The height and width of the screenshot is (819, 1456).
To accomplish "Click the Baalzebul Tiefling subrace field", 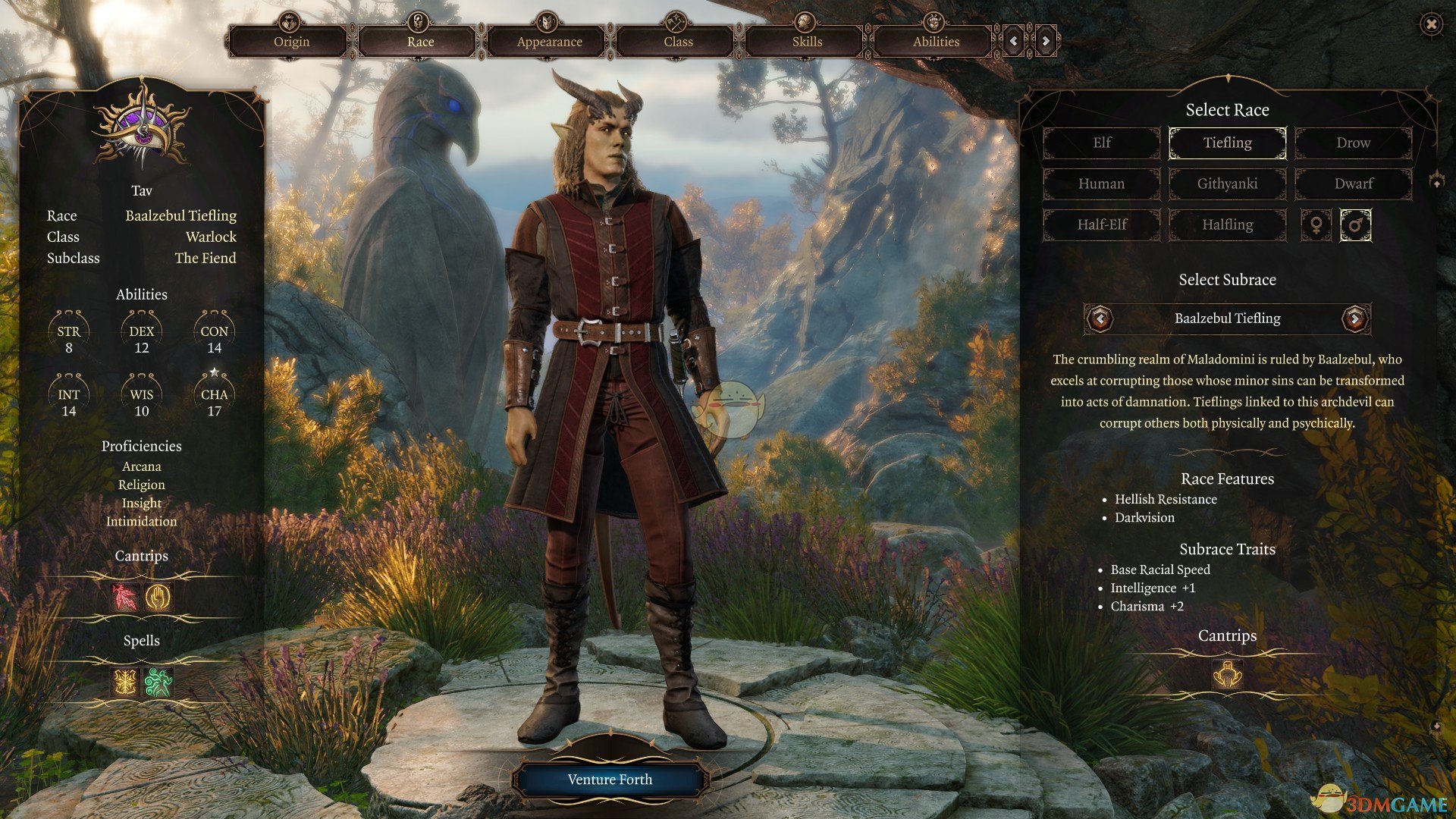I will pos(1227,318).
